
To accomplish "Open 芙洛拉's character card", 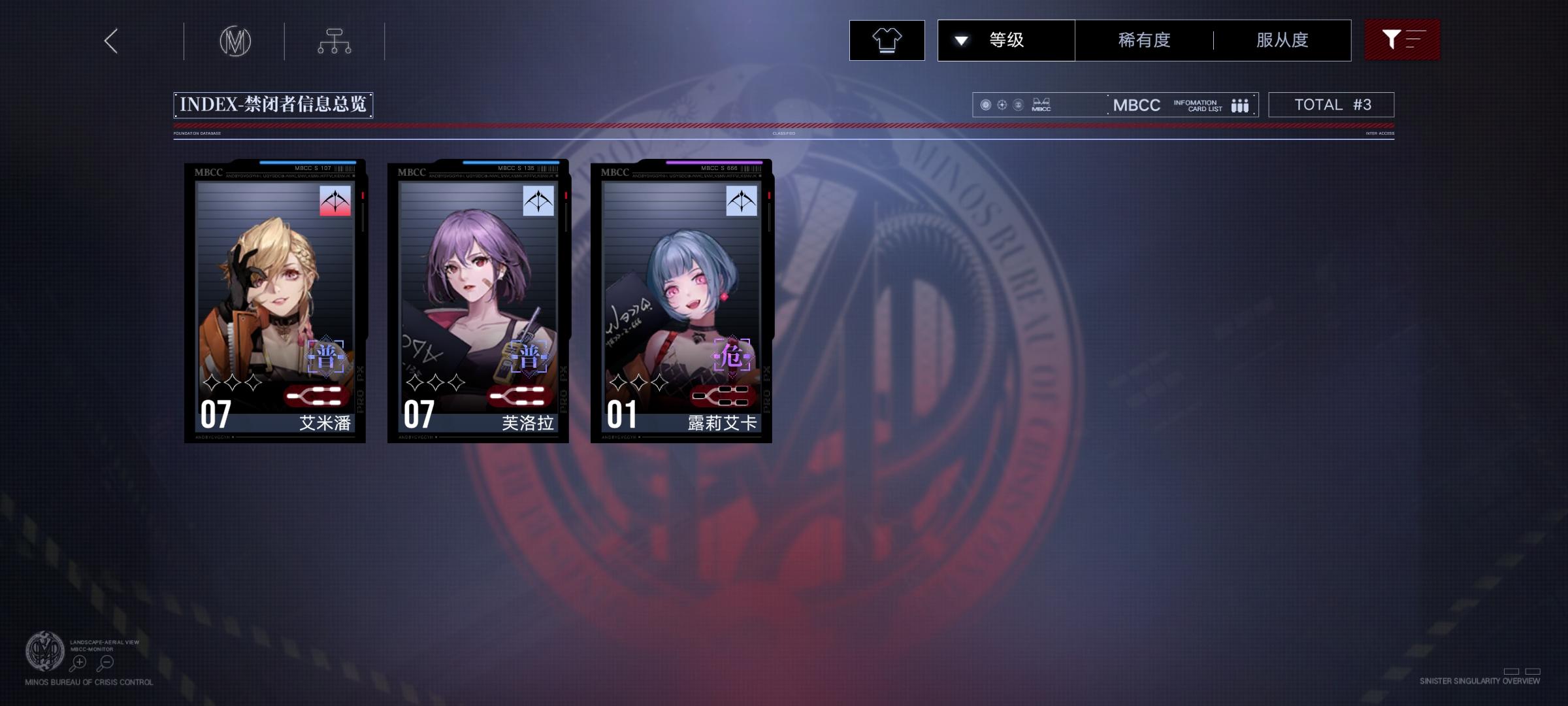I will coord(477,301).
